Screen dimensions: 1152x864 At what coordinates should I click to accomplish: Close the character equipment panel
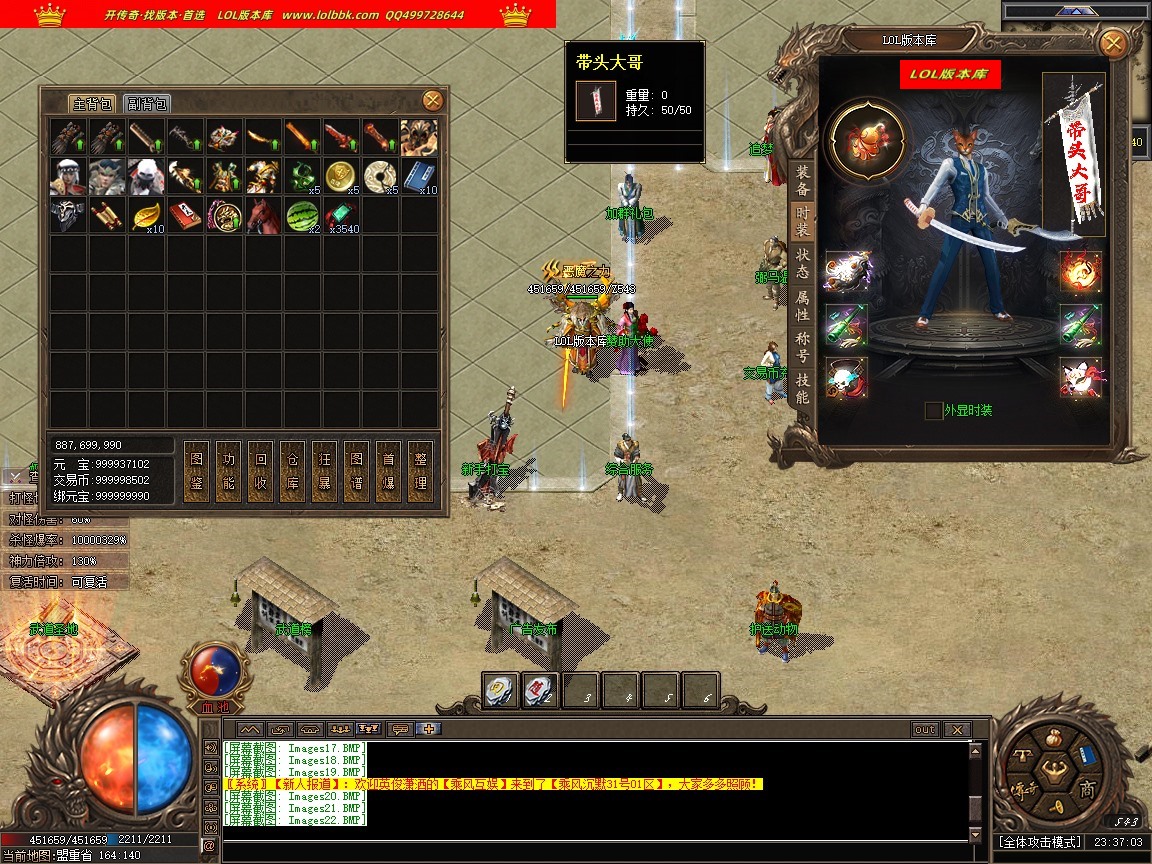pos(1112,43)
